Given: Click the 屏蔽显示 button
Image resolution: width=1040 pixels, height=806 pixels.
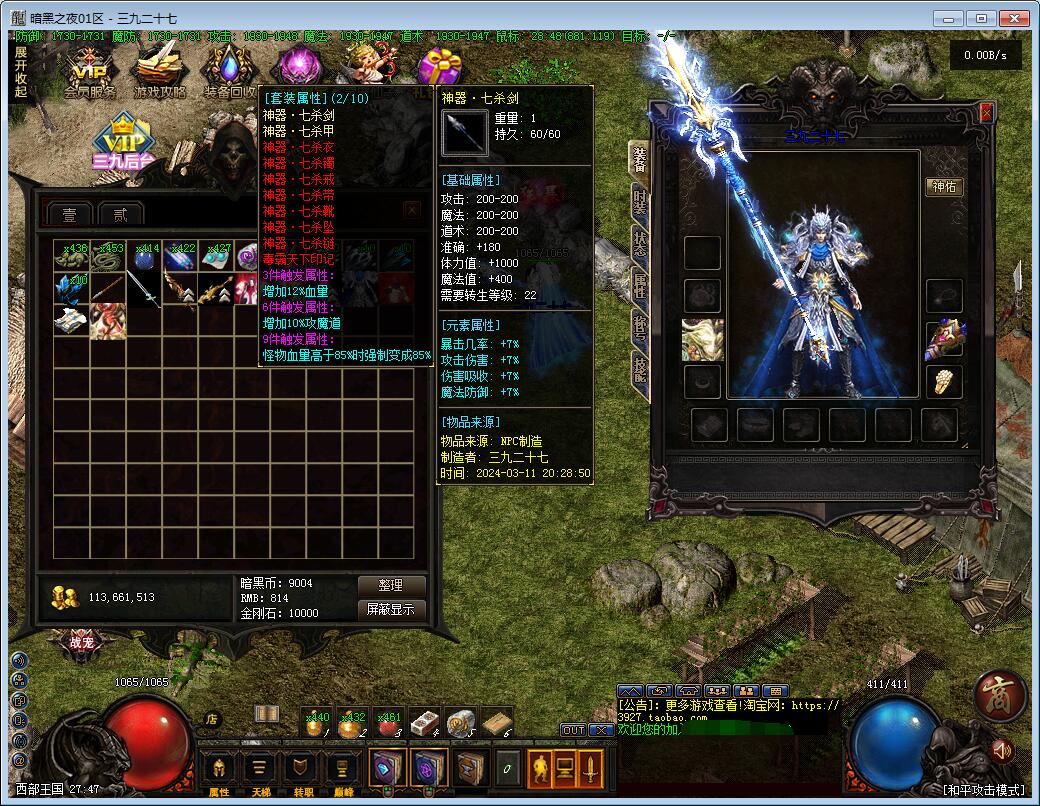Looking at the screenshot, I should pyautogui.click(x=391, y=609).
